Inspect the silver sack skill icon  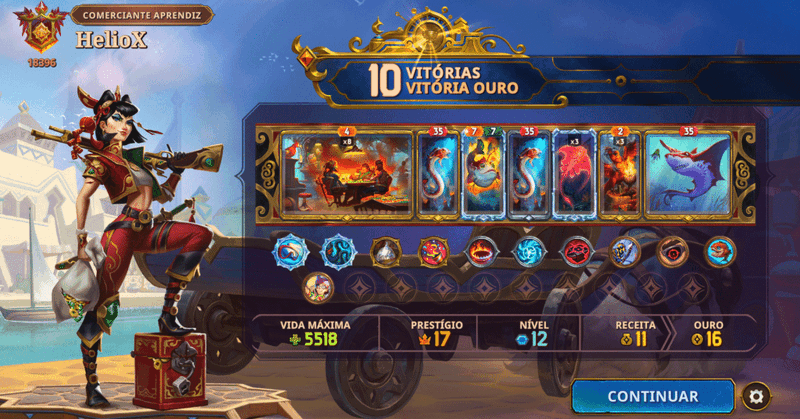point(385,251)
